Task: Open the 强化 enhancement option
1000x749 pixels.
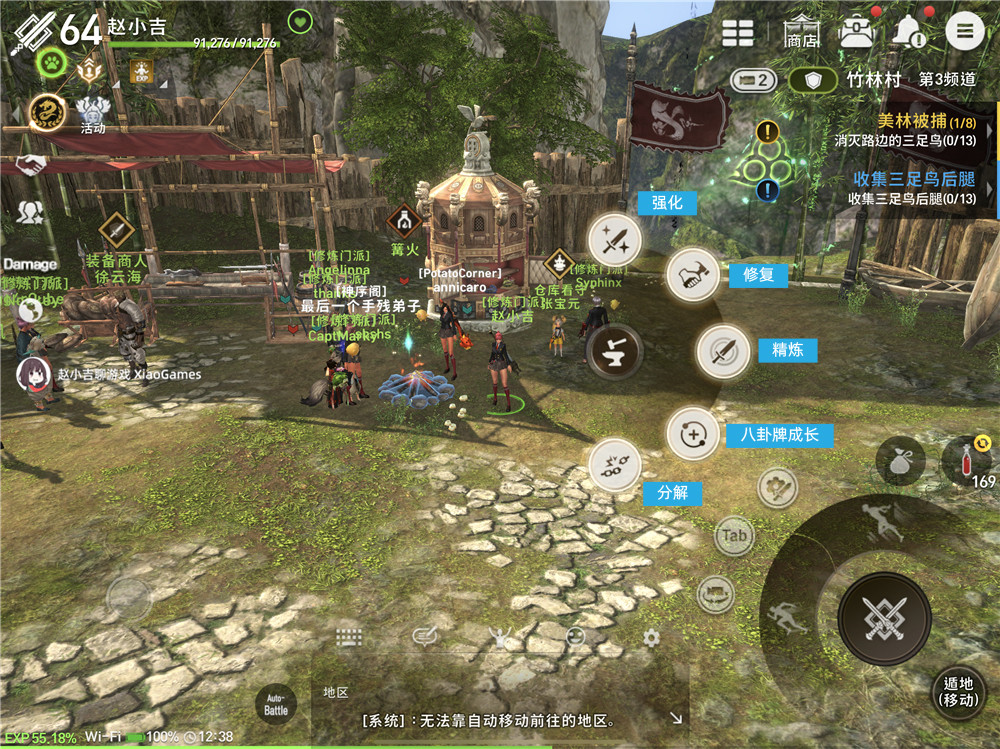Action: (614, 240)
